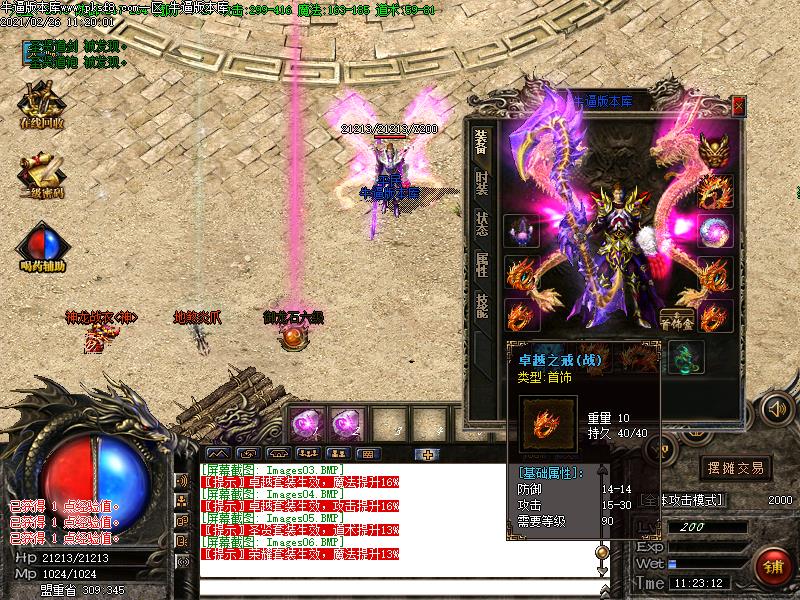Select the golden helmet equipment slot
The width and height of the screenshot is (800, 600).
pos(714,151)
